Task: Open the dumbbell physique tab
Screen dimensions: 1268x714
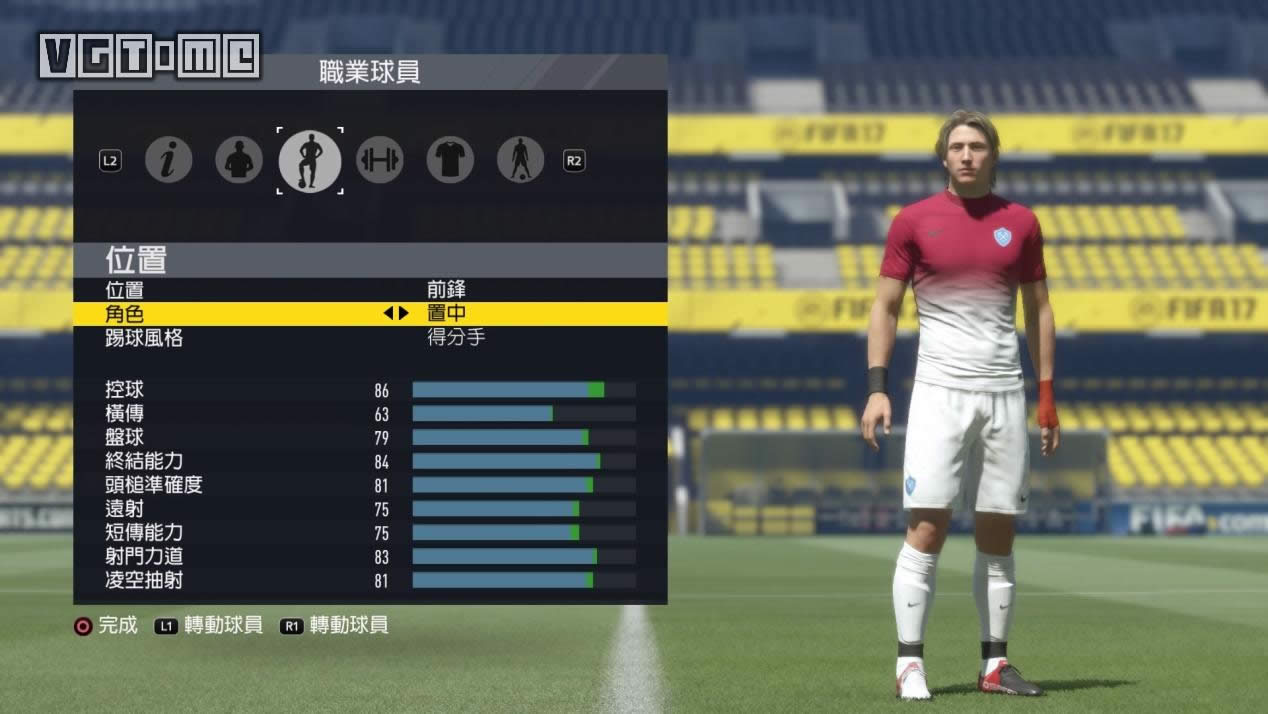Action: tap(380, 160)
